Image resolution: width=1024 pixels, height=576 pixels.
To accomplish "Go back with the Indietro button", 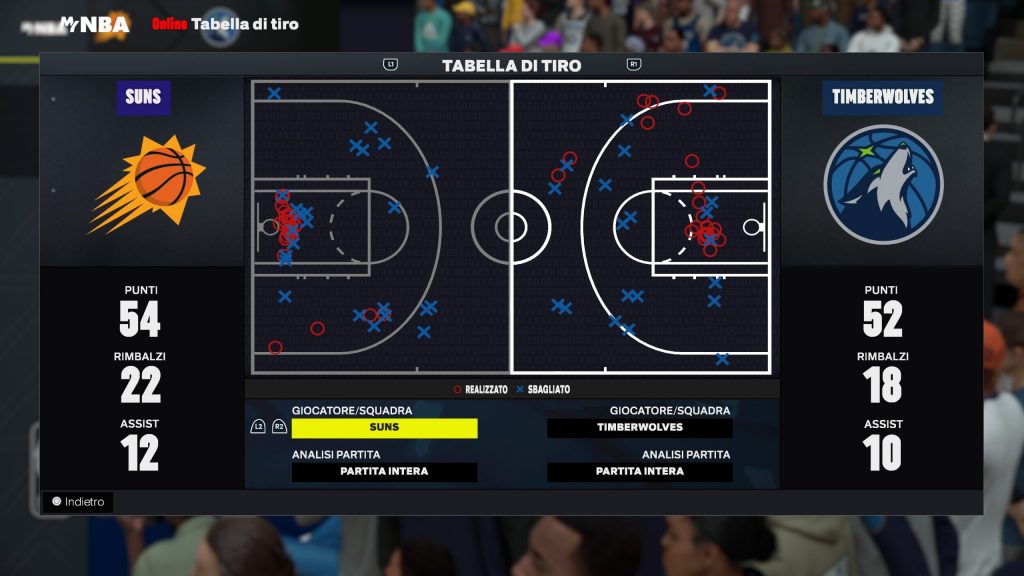I will point(78,502).
